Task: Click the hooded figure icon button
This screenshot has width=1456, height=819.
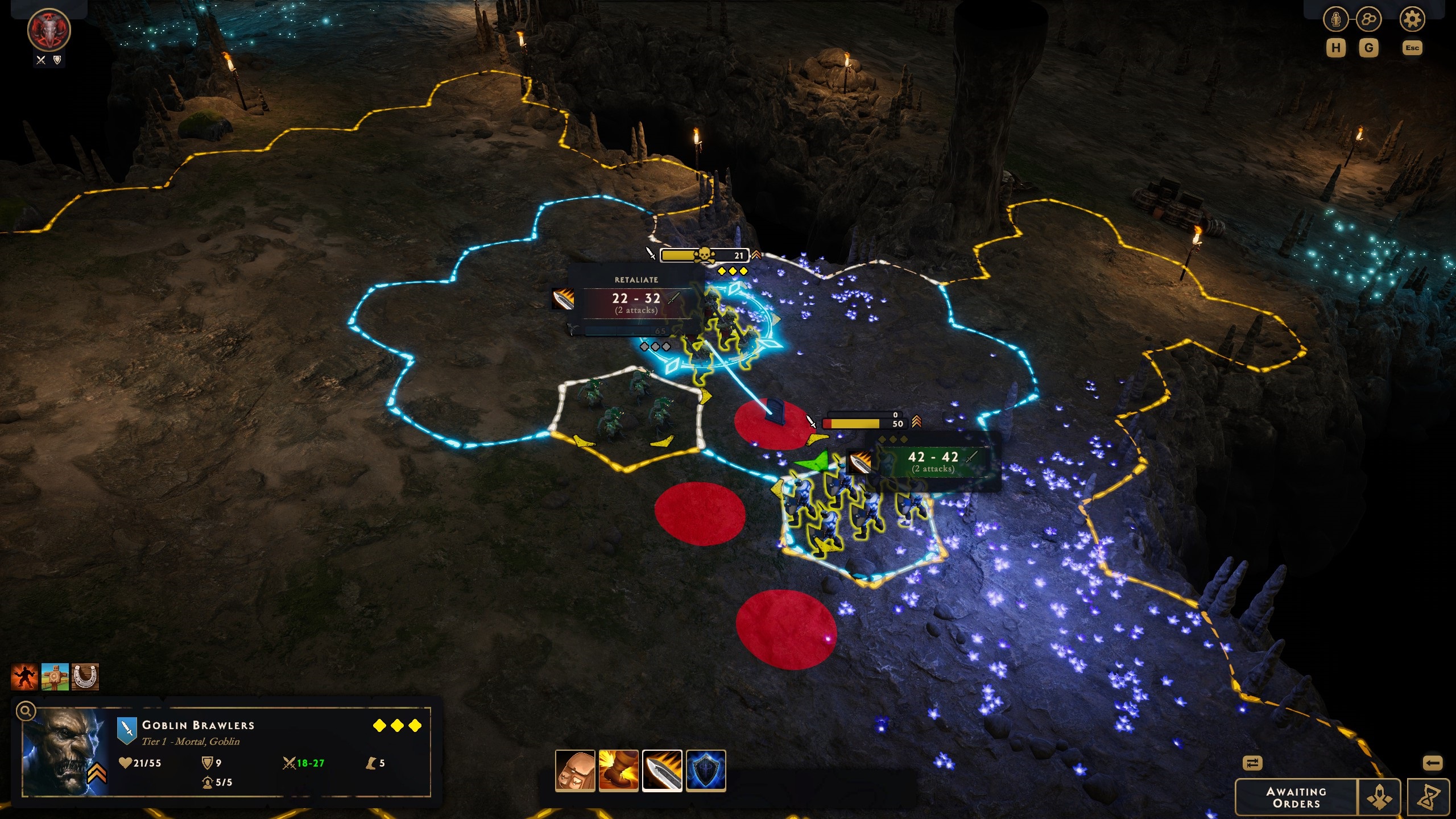Action: [1336, 20]
